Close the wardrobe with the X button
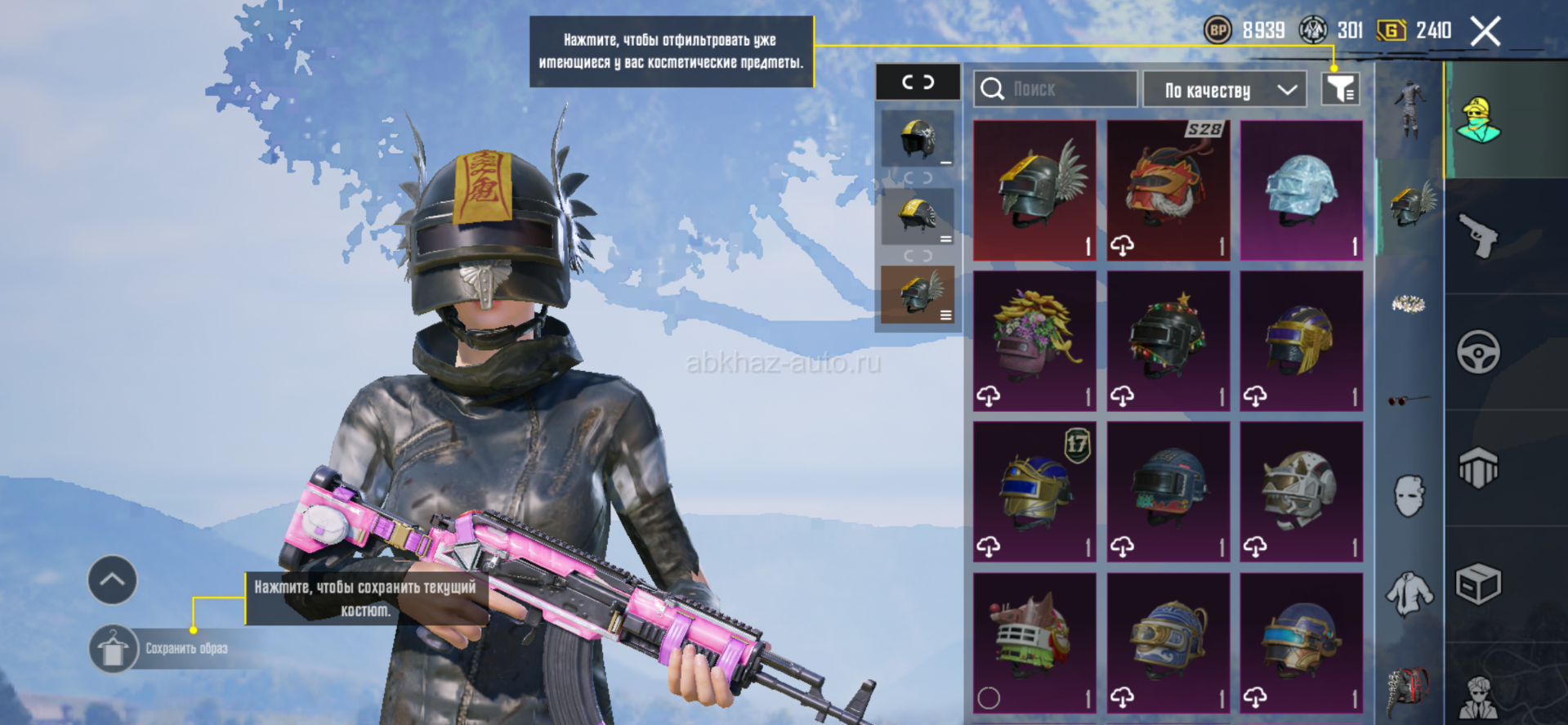Screen dimensions: 1568x725 [x=1485, y=32]
